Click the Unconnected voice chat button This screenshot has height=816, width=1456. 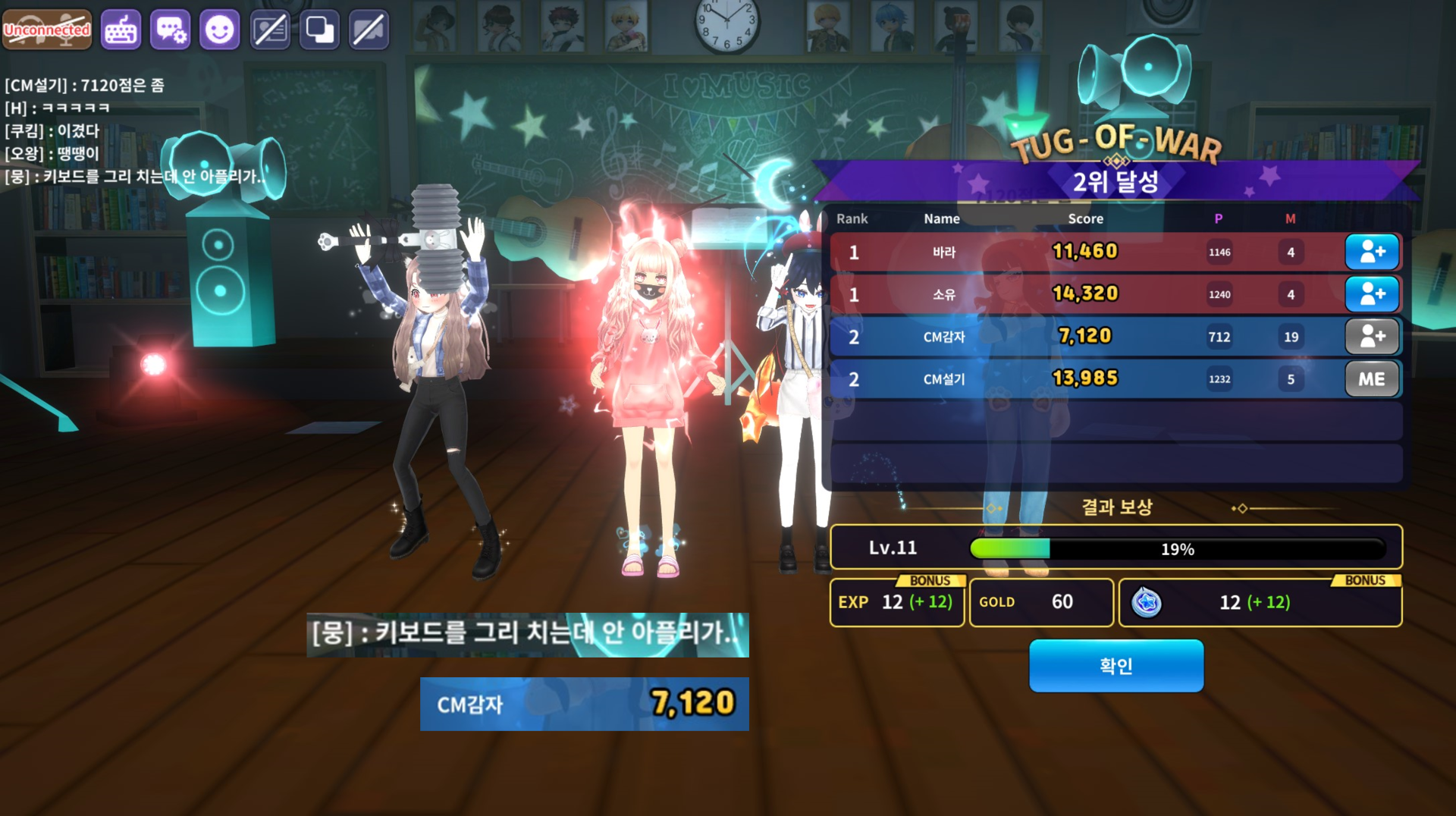[47, 30]
